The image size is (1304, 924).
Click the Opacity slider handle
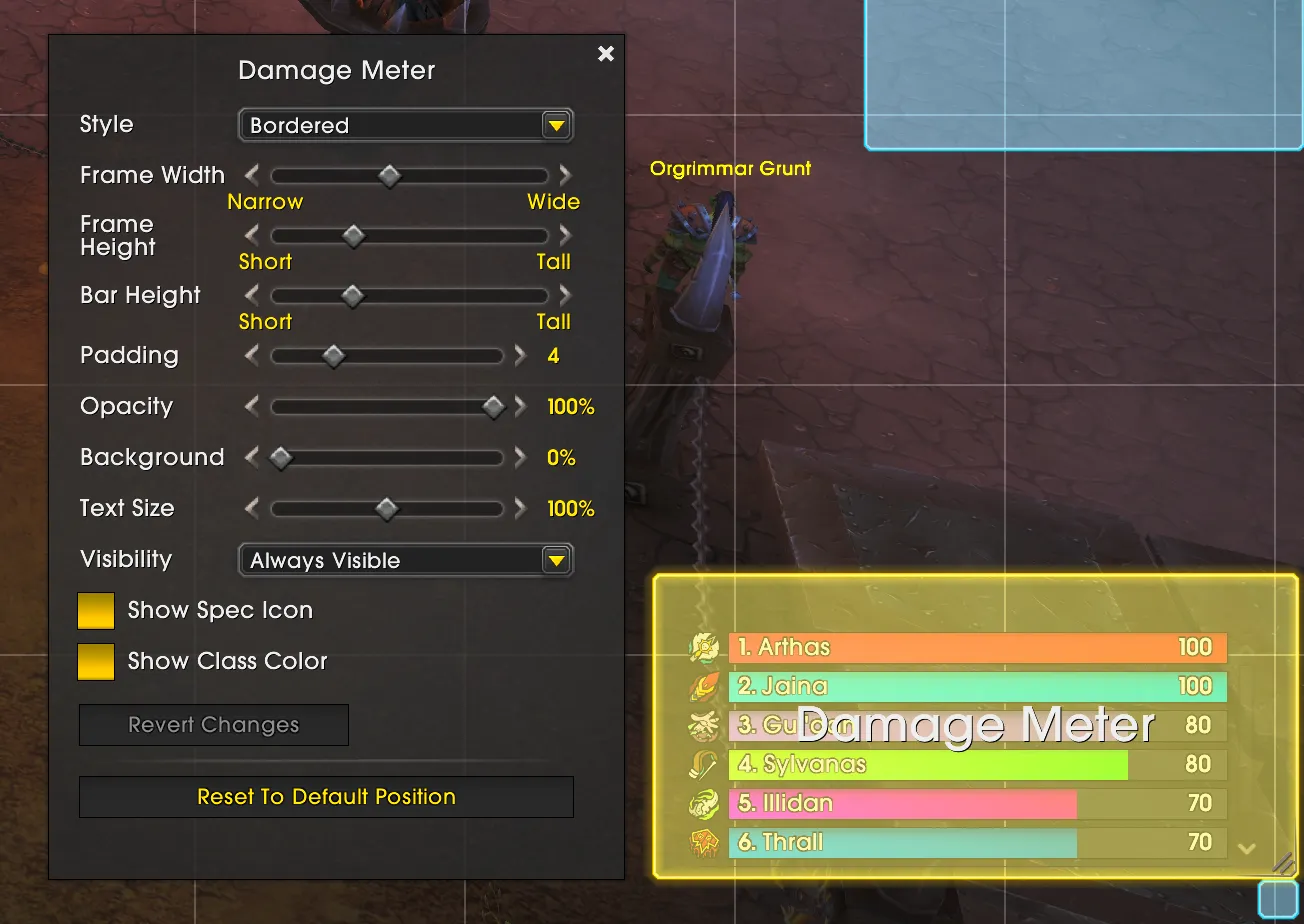pyautogui.click(x=493, y=407)
